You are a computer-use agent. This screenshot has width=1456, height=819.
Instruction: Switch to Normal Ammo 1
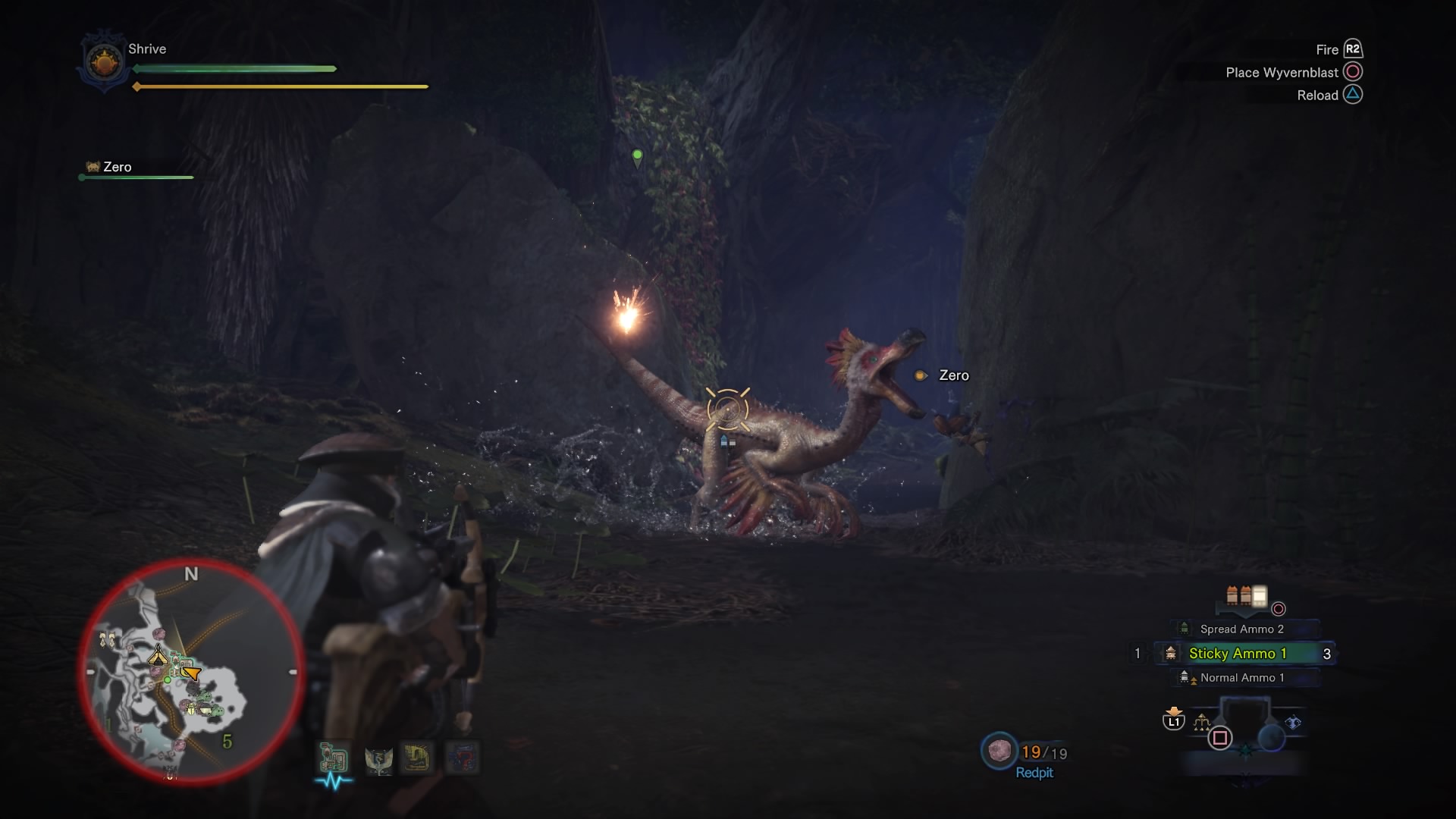(1241, 678)
